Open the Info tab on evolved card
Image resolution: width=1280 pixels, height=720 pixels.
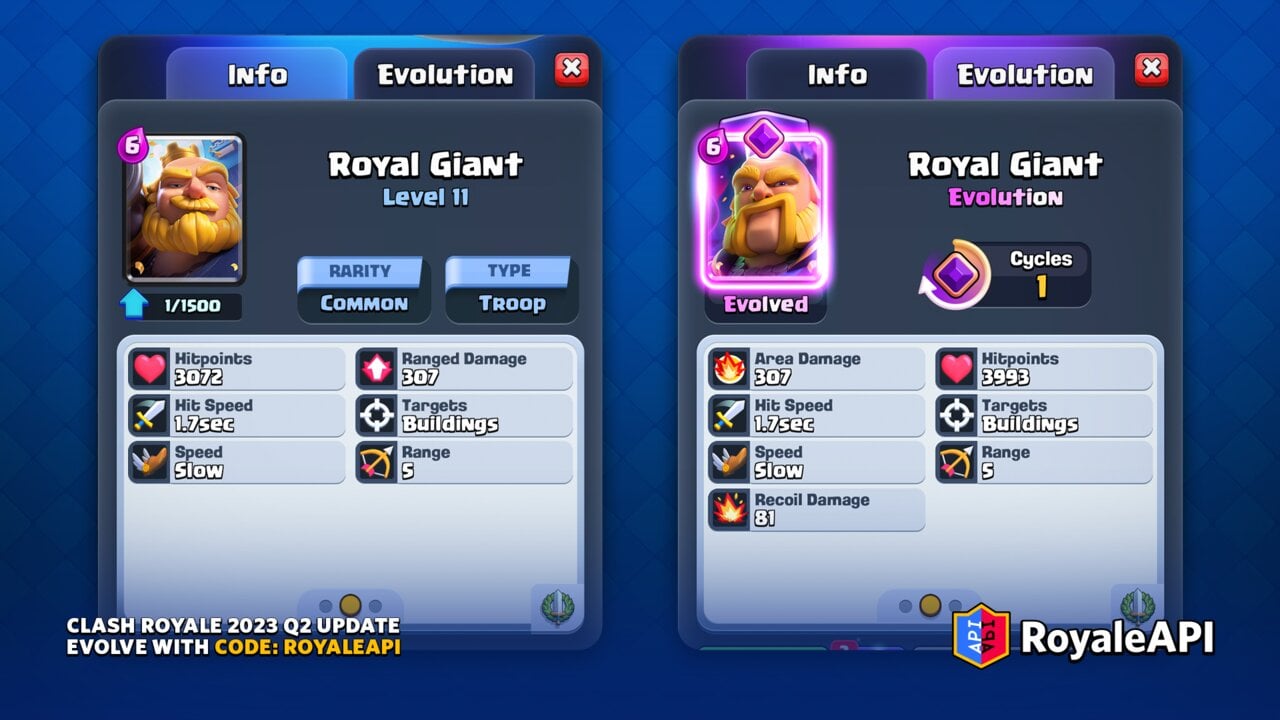[836, 74]
